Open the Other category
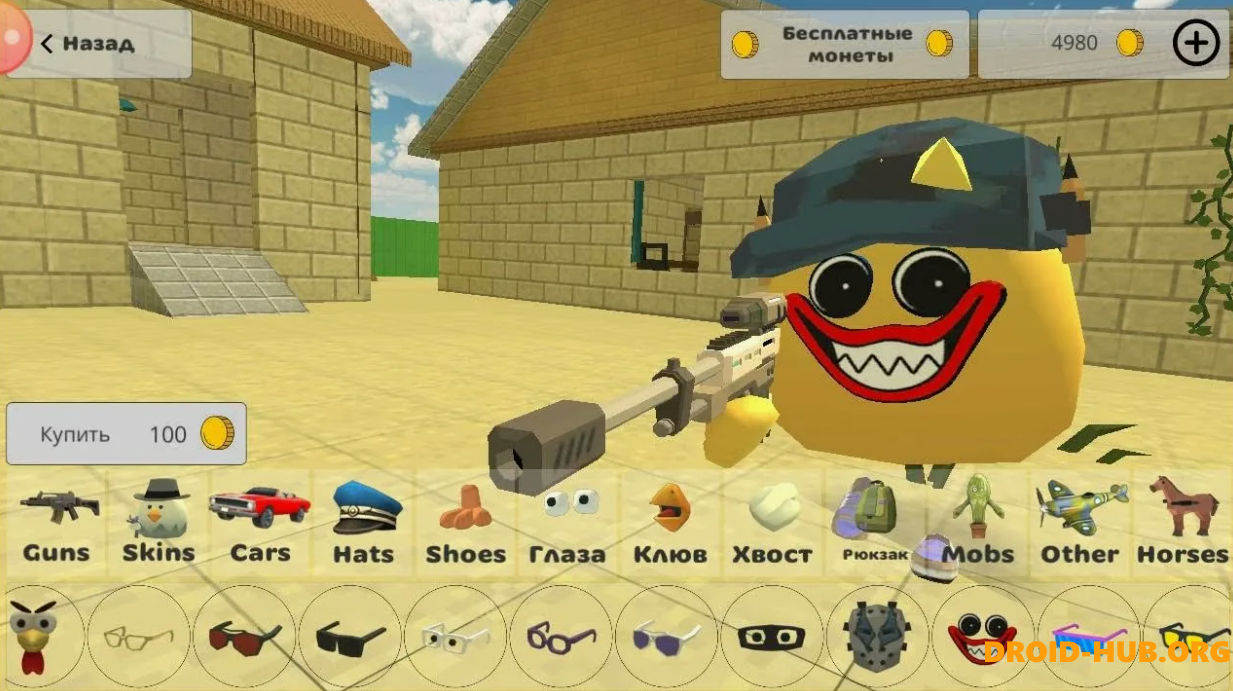 click(x=1080, y=525)
